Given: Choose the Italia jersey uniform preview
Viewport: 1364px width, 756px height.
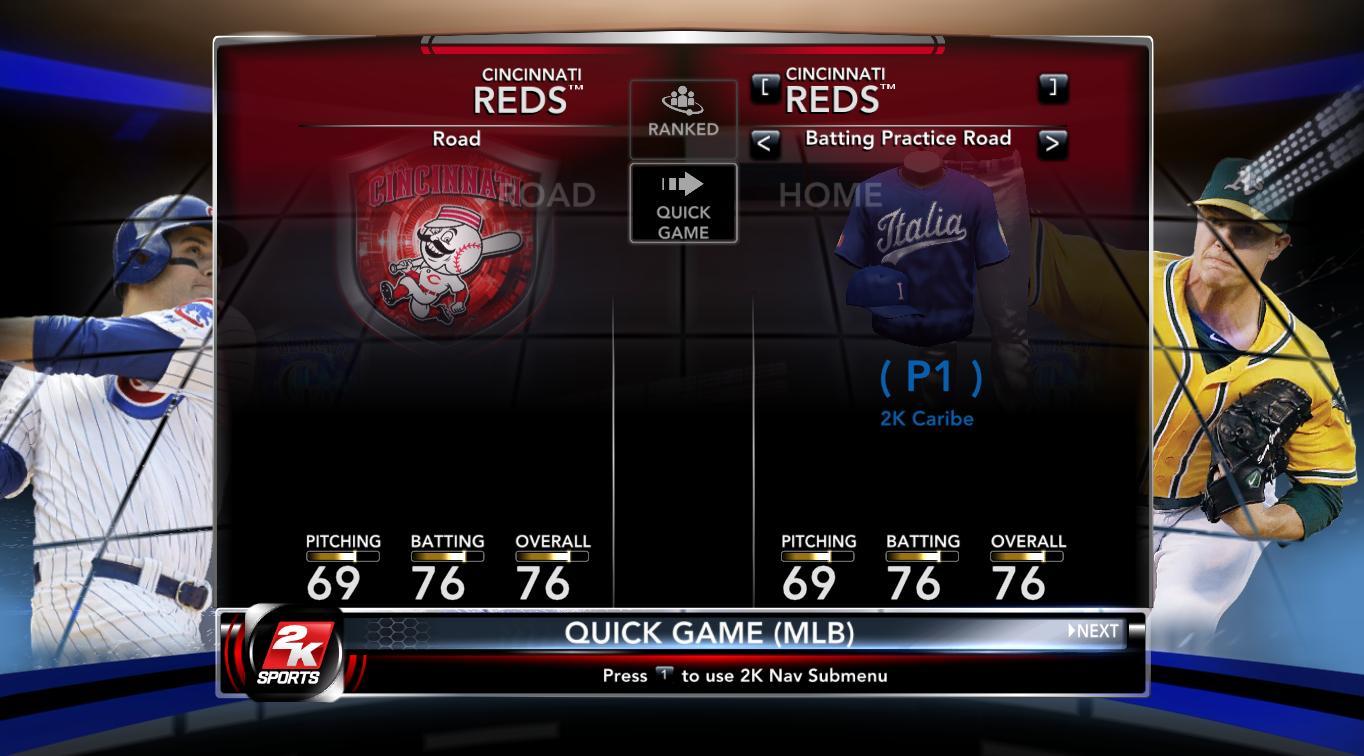Looking at the screenshot, I should (x=920, y=250).
